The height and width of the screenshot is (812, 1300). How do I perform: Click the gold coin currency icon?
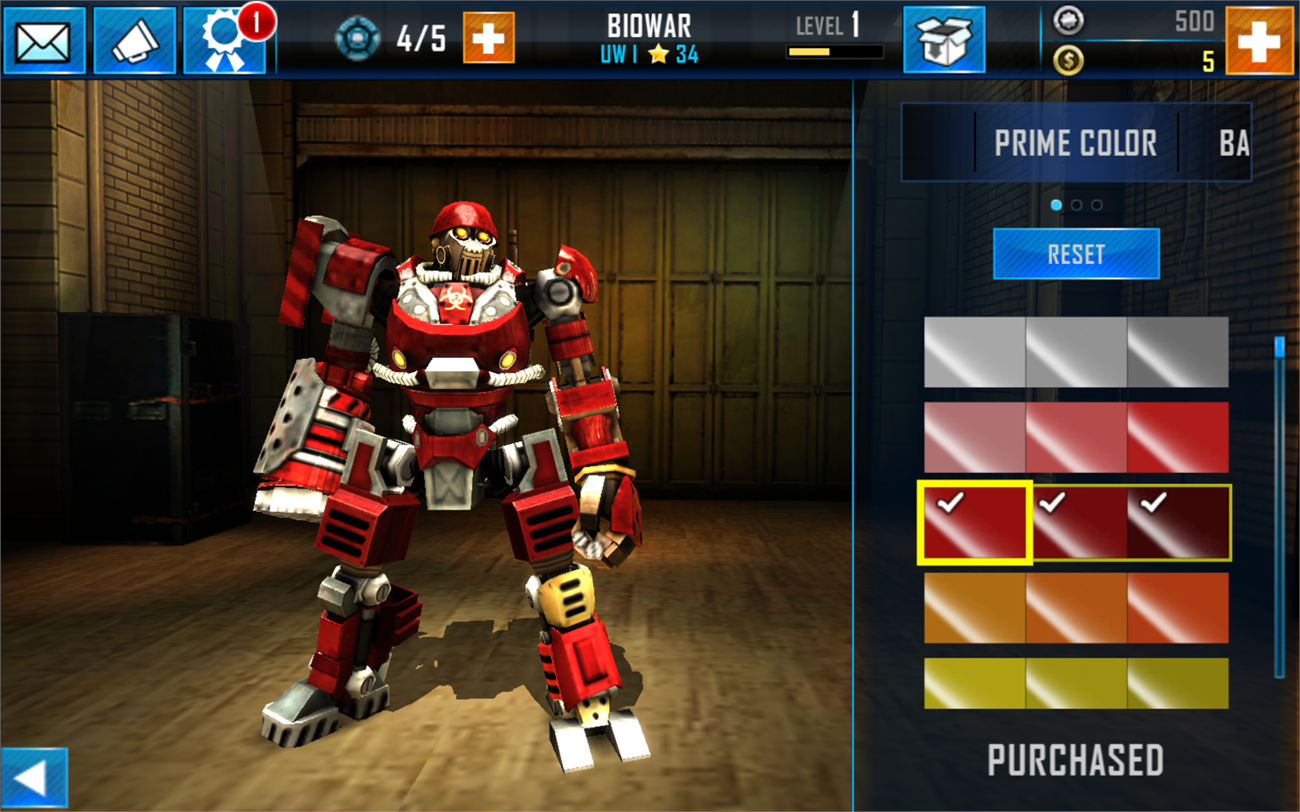coord(1069,59)
